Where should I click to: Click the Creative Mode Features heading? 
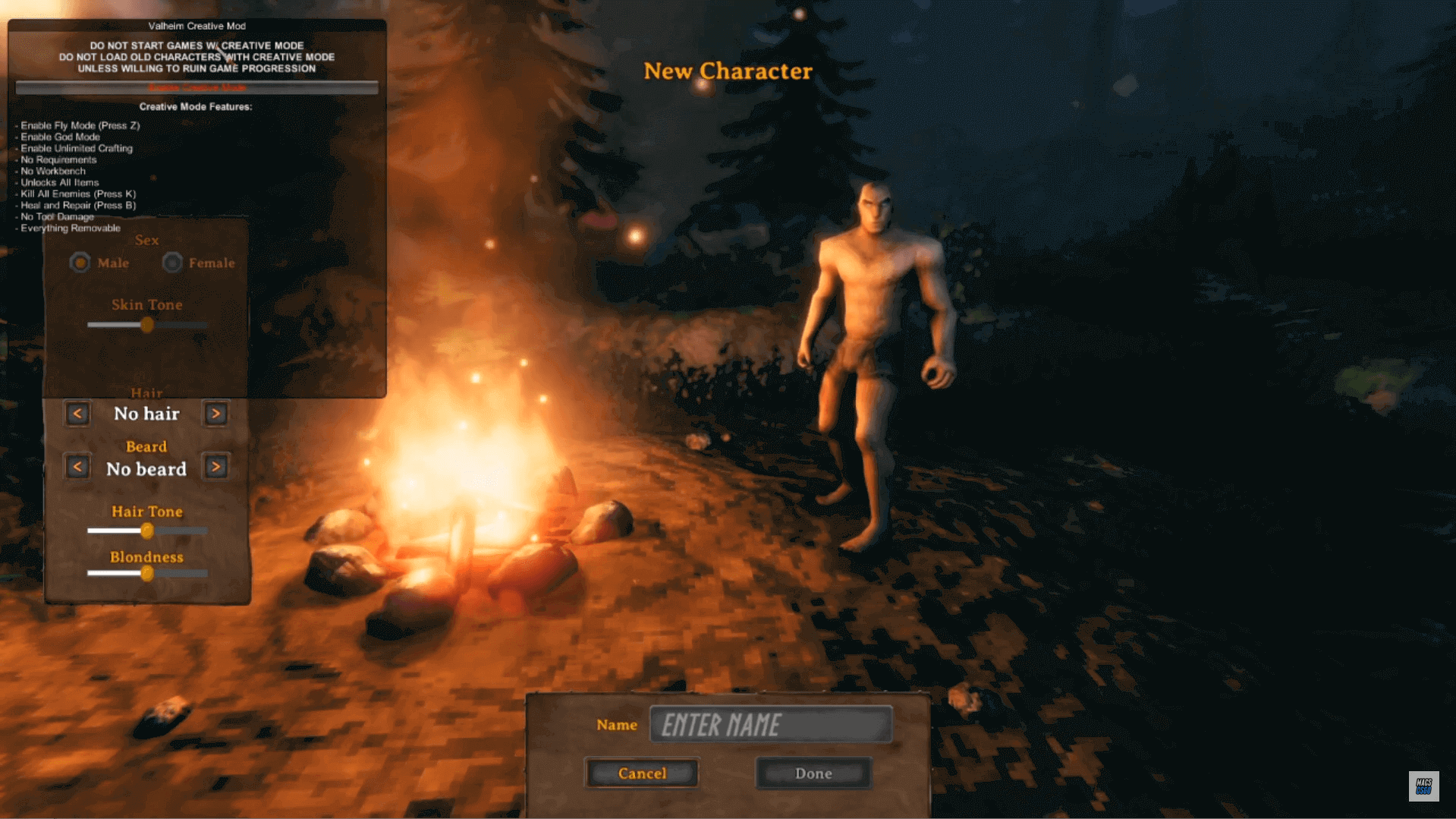click(197, 106)
